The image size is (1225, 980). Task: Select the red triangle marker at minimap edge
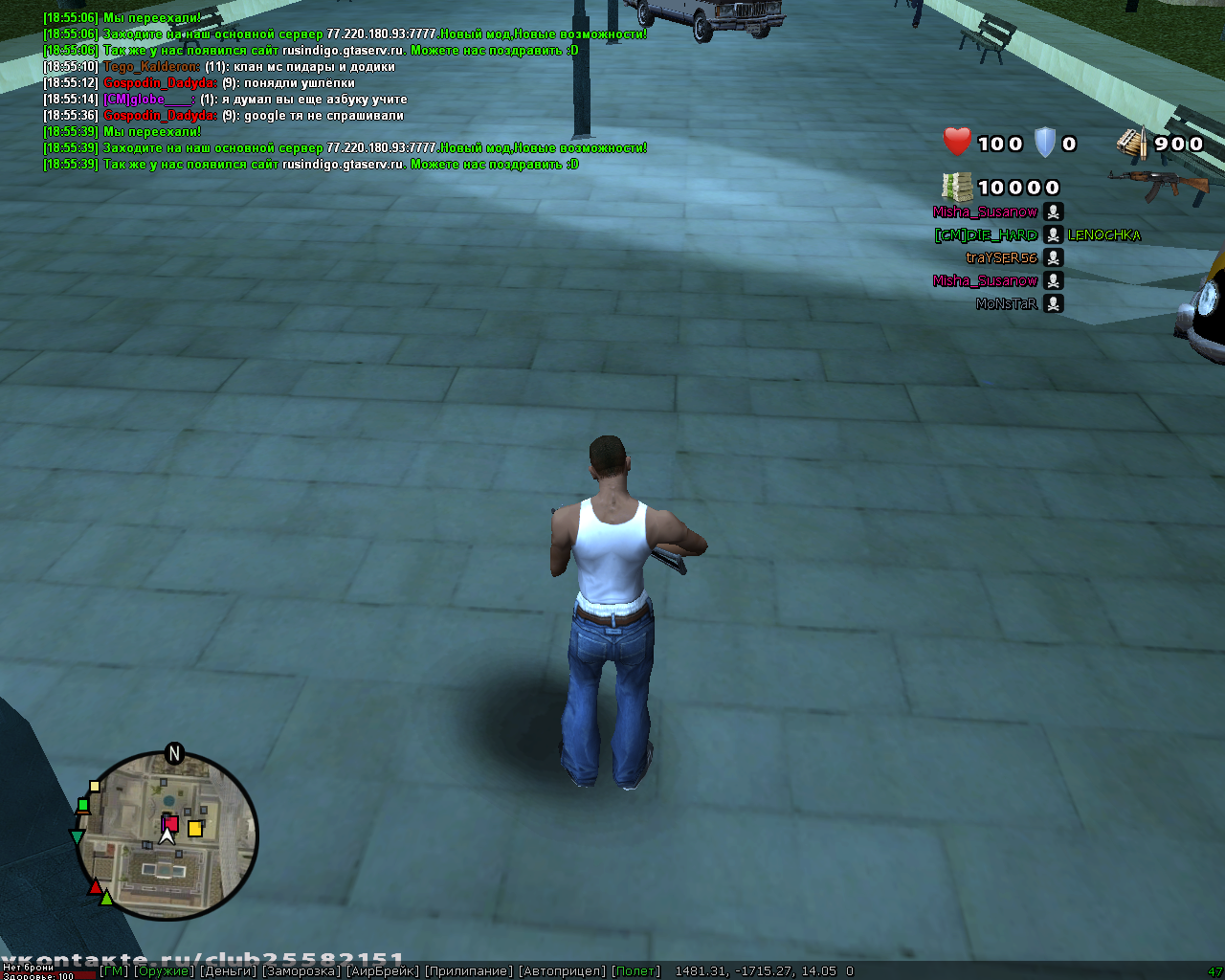(x=96, y=888)
